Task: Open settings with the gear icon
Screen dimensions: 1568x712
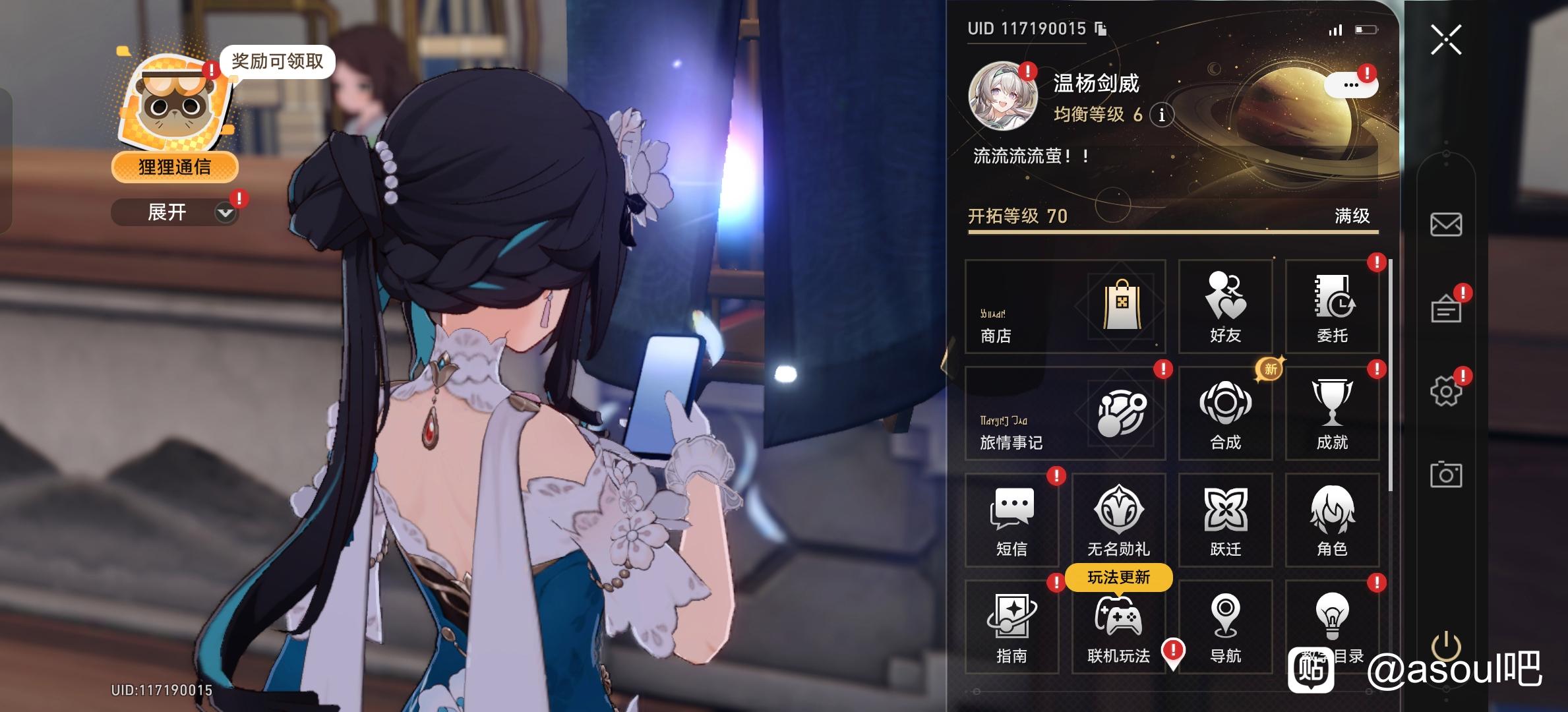Action: click(x=1445, y=392)
